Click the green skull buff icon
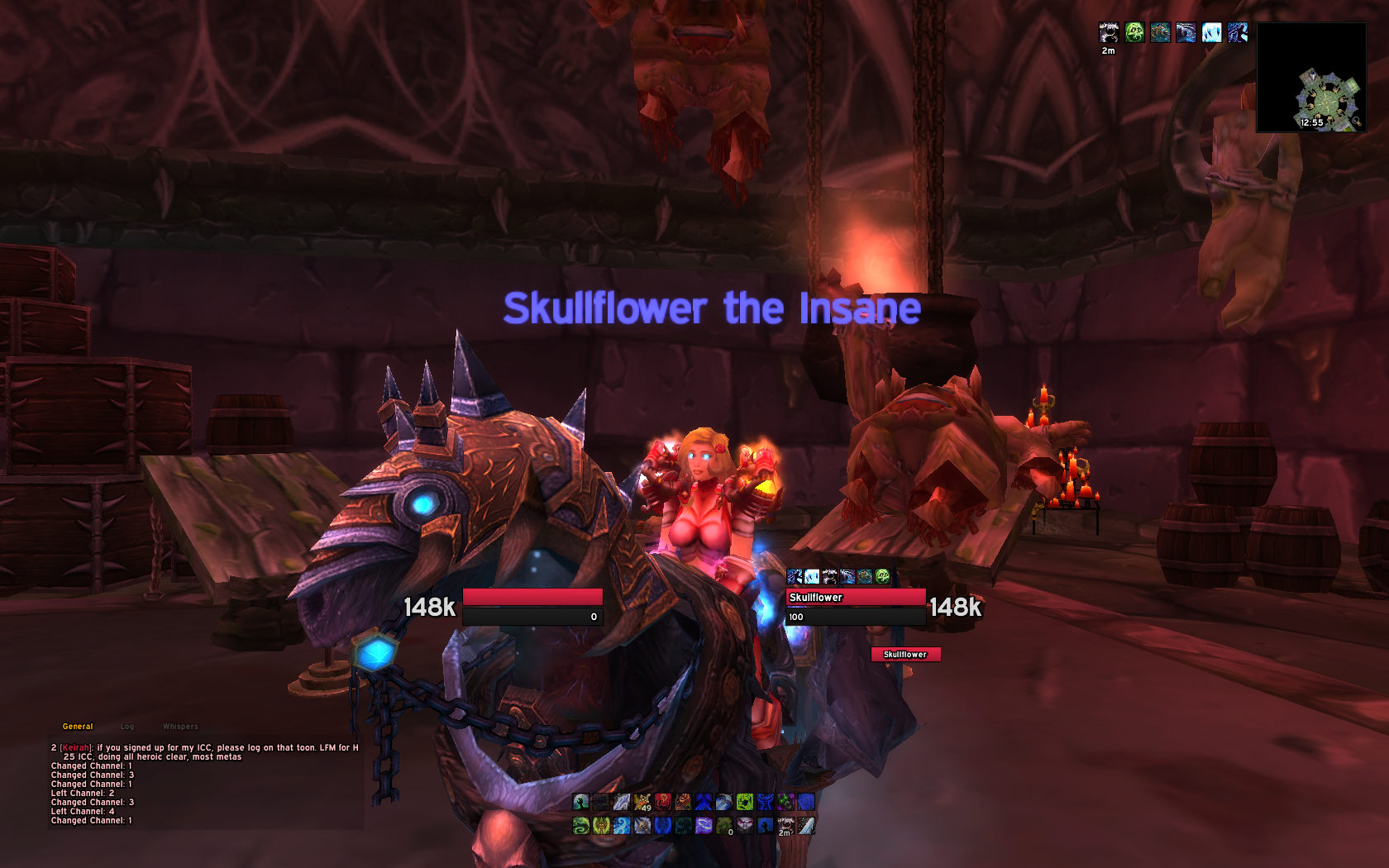Screen dimensions: 1389x868 1134,33
